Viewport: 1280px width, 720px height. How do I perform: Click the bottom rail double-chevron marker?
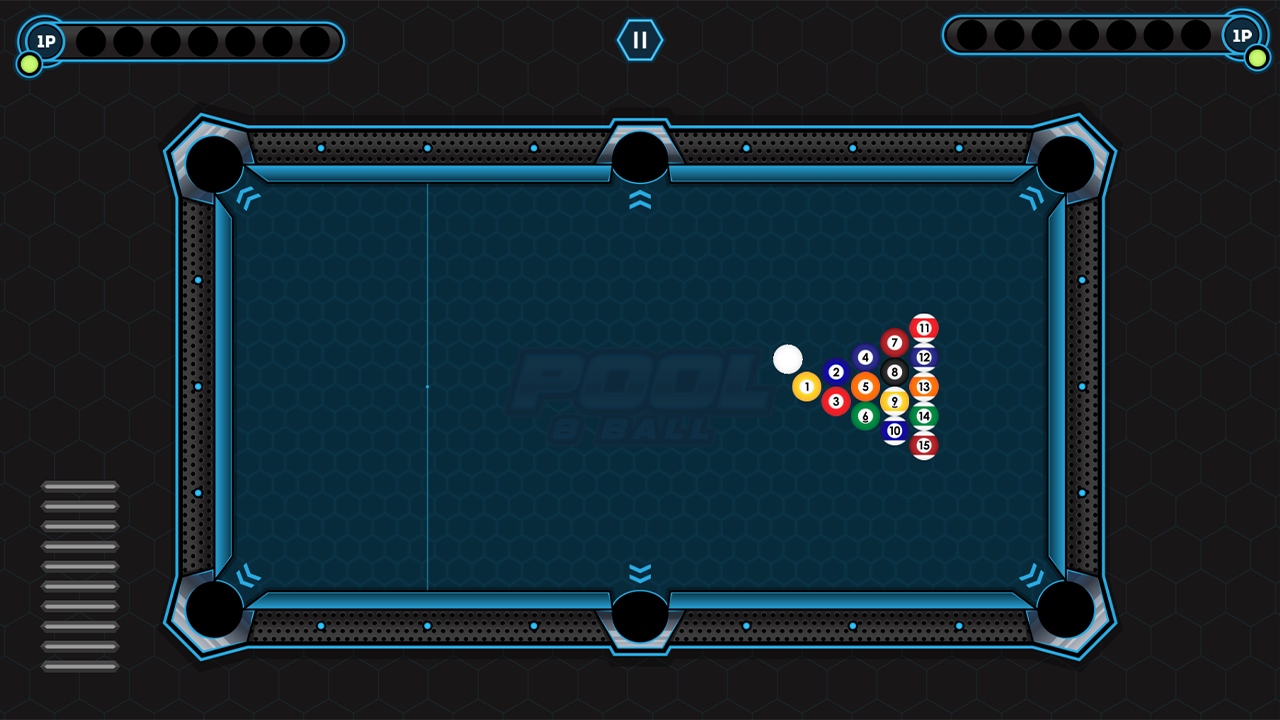[x=639, y=571]
